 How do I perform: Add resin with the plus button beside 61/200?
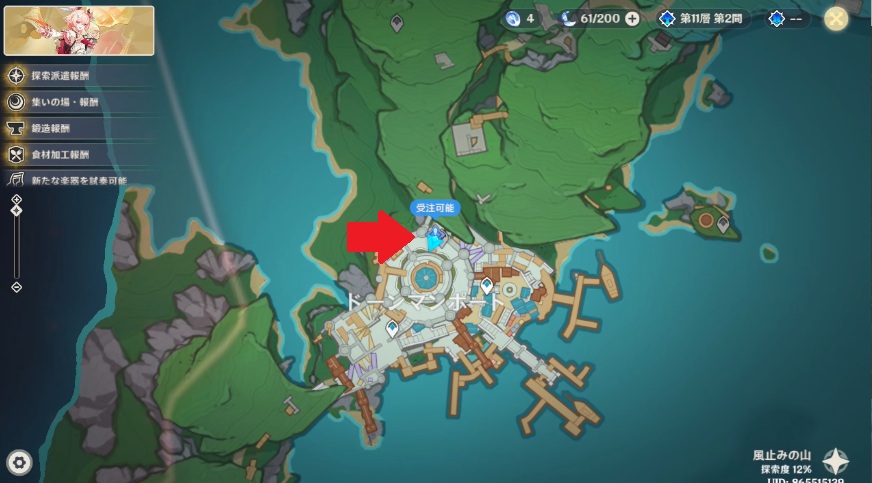632,18
